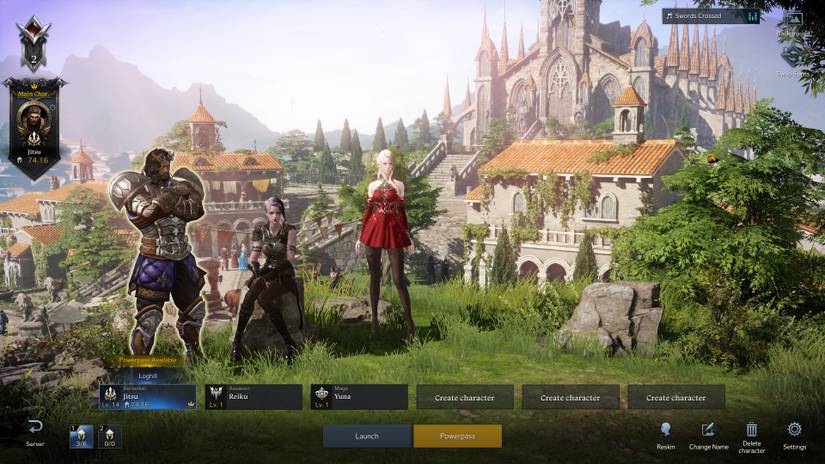
Task: Select the Jitsu character slot
Action: point(148,397)
